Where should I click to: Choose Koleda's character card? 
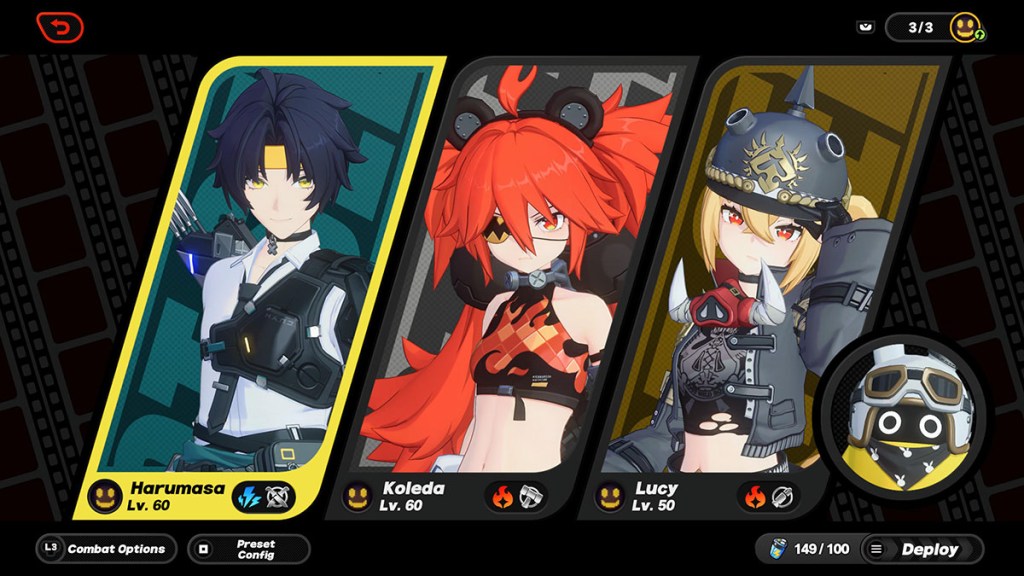(x=510, y=280)
